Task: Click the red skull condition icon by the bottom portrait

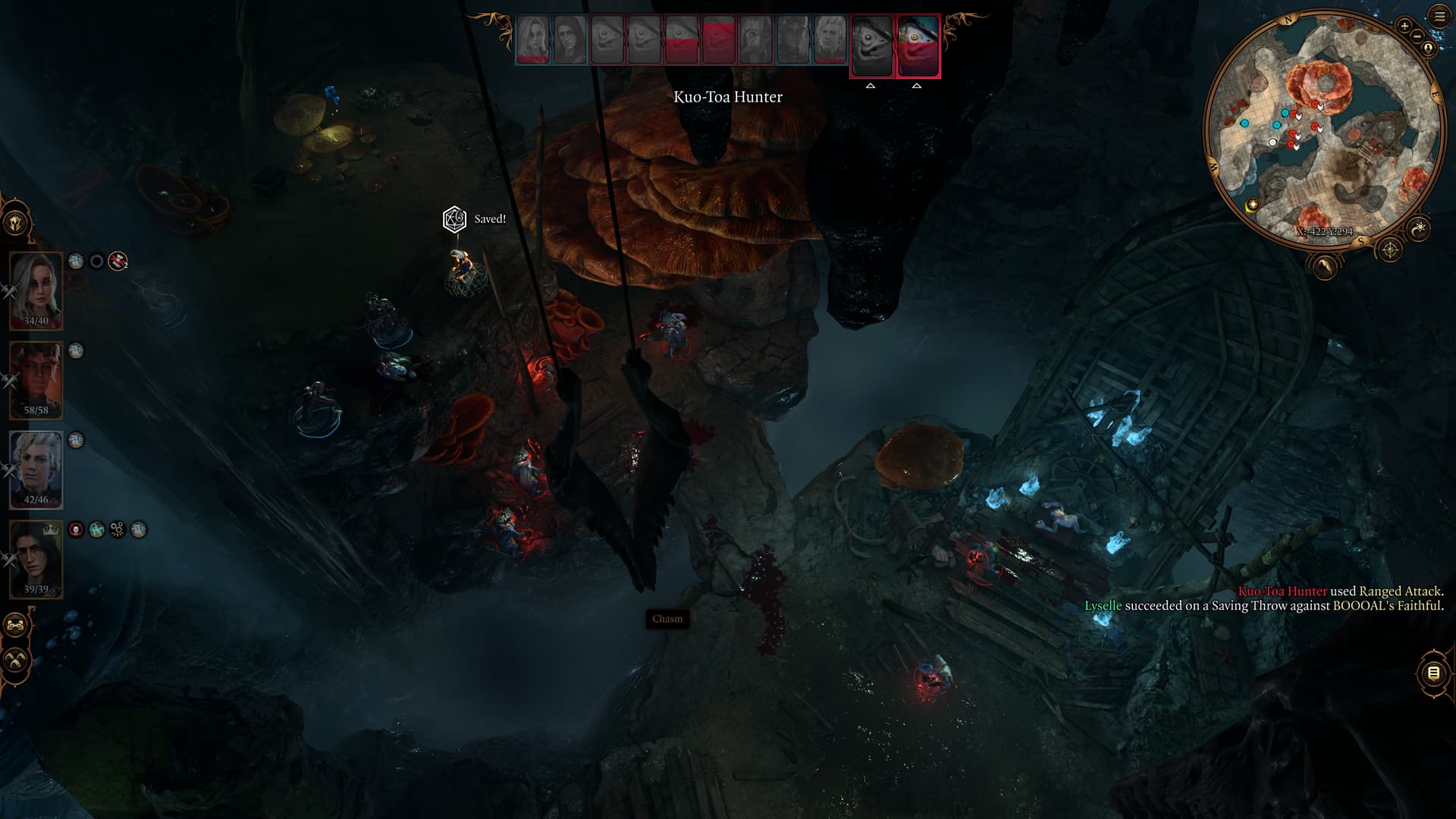Action: (76, 529)
